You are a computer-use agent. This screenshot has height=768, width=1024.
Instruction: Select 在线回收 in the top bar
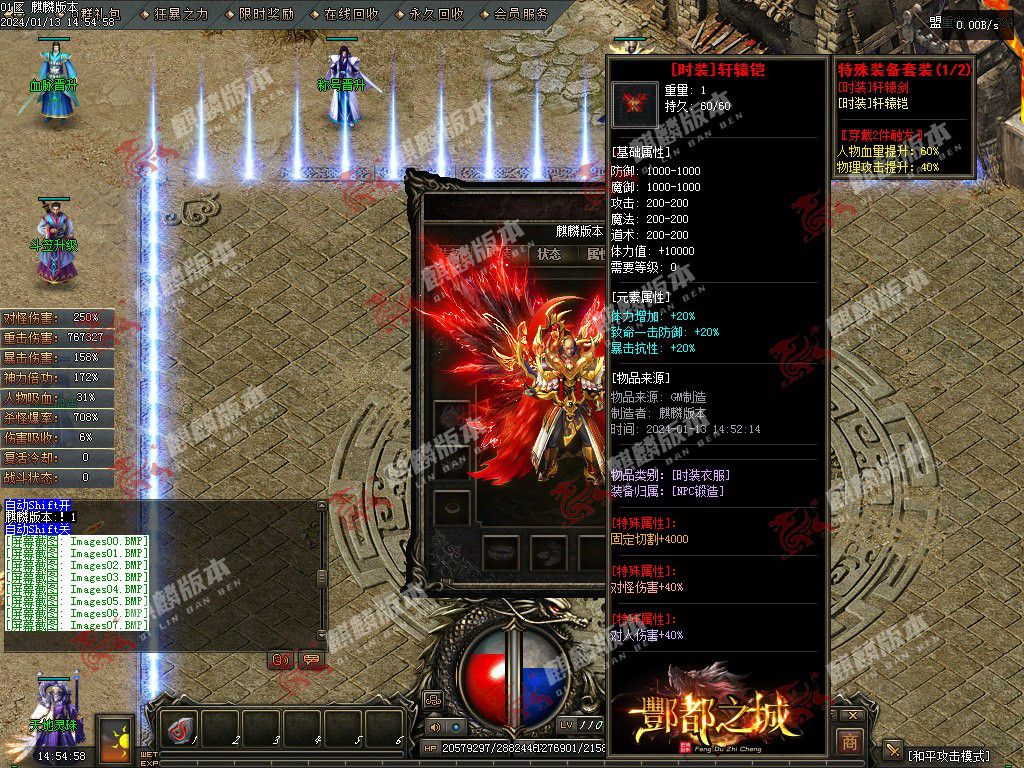click(x=350, y=14)
